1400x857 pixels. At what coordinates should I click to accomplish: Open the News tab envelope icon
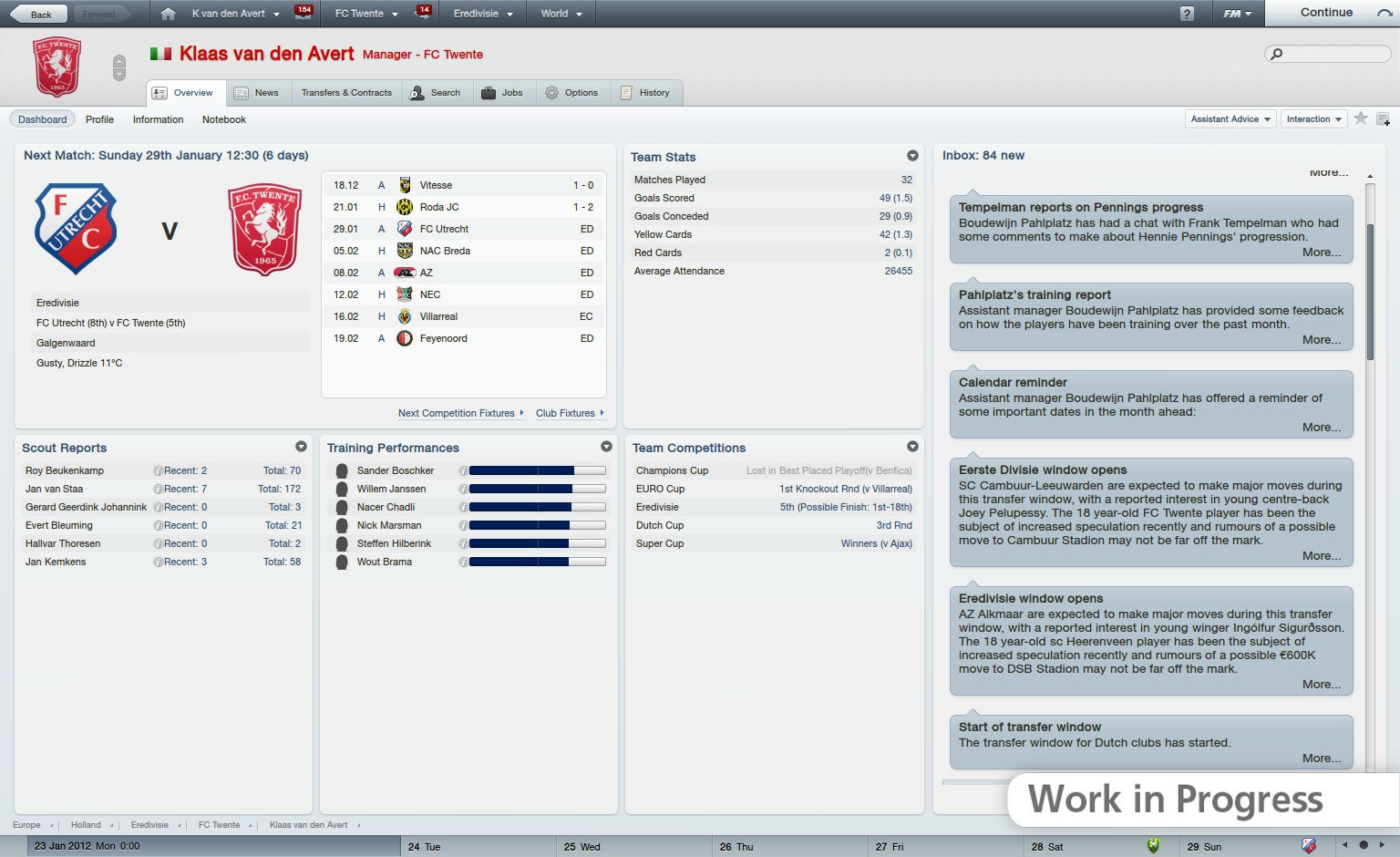(242, 92)
